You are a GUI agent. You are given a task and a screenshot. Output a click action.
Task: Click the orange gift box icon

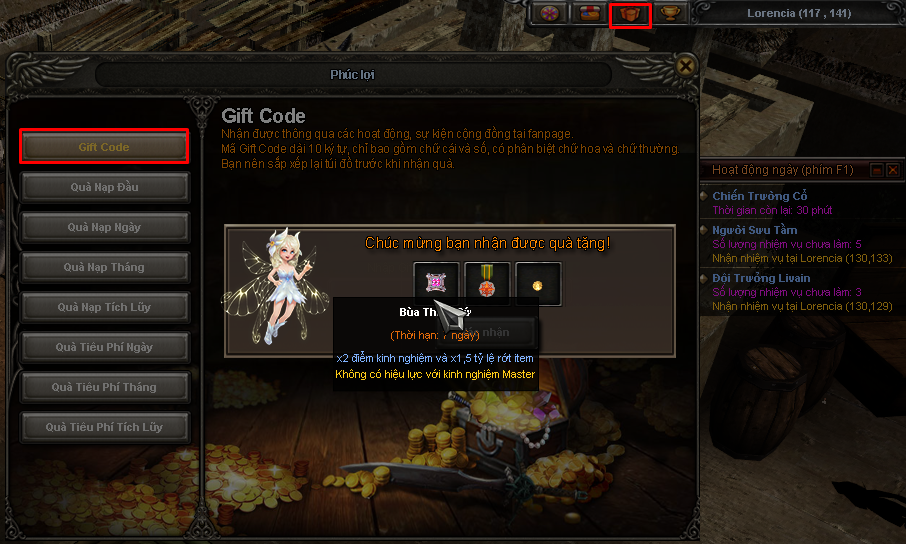(x=630, y=14)
